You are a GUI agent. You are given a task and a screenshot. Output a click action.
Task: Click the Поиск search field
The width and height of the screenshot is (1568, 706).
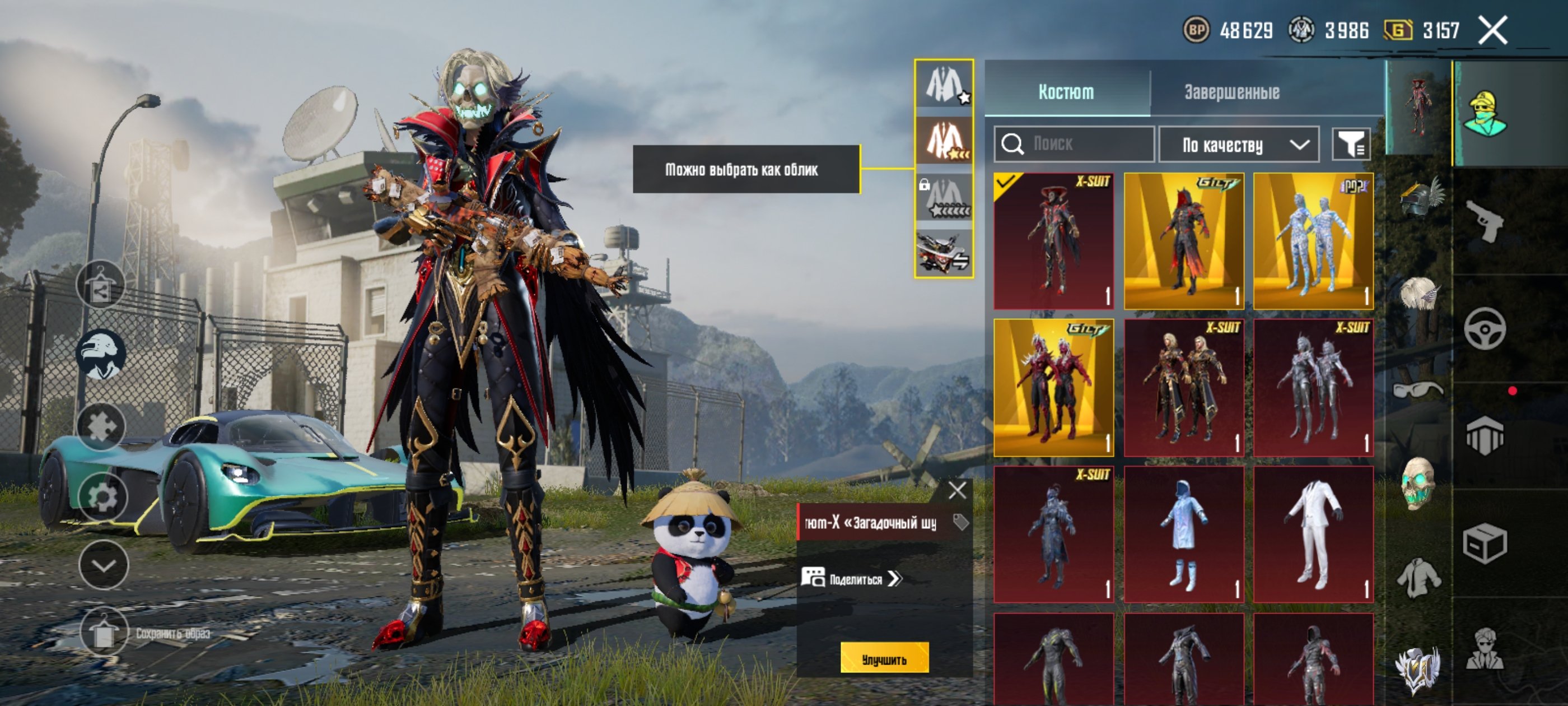(x=1074, y=145)
